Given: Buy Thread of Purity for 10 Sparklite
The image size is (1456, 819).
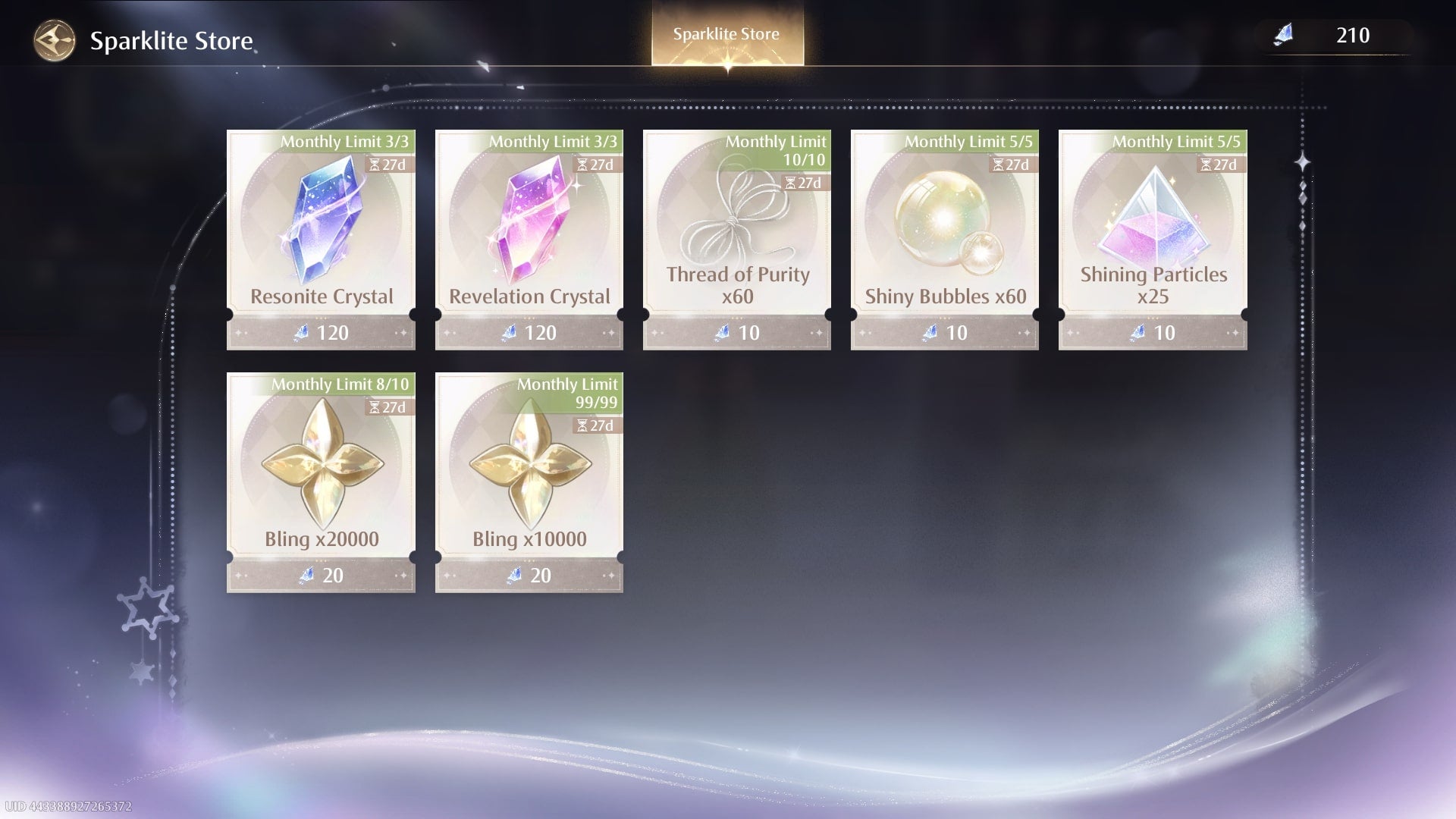Looking at the screenshot, I should click(x=736, y=332).
